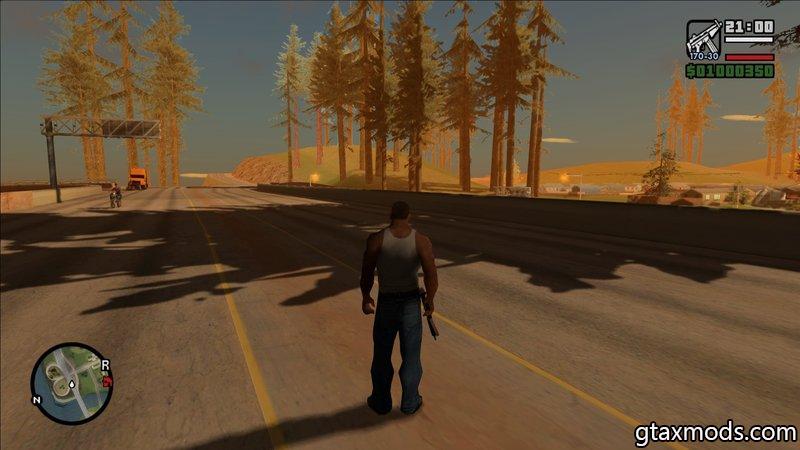Click the submachine gun weapon icon
Screen dimensions: 800x450
click(x=703, y=38)
